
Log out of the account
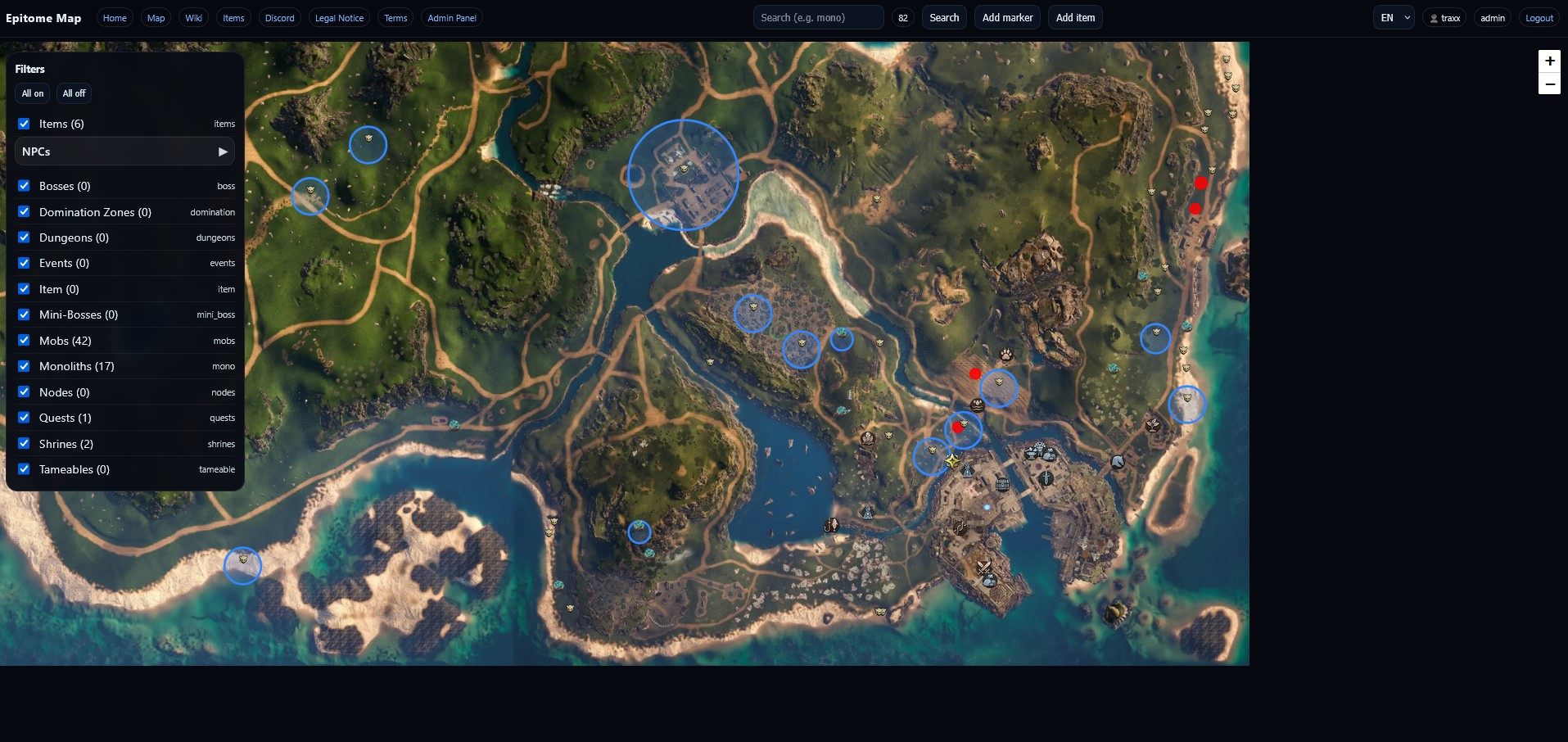[1539, 18]
